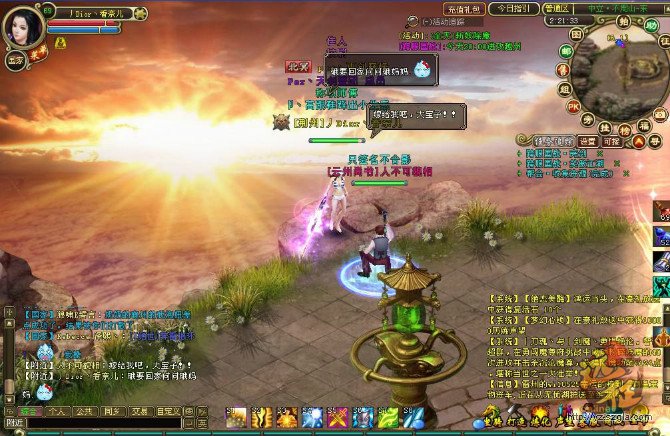Open the 邮 mail icon beside minimap
The image size is (670, 436).
tap(566, 51)
